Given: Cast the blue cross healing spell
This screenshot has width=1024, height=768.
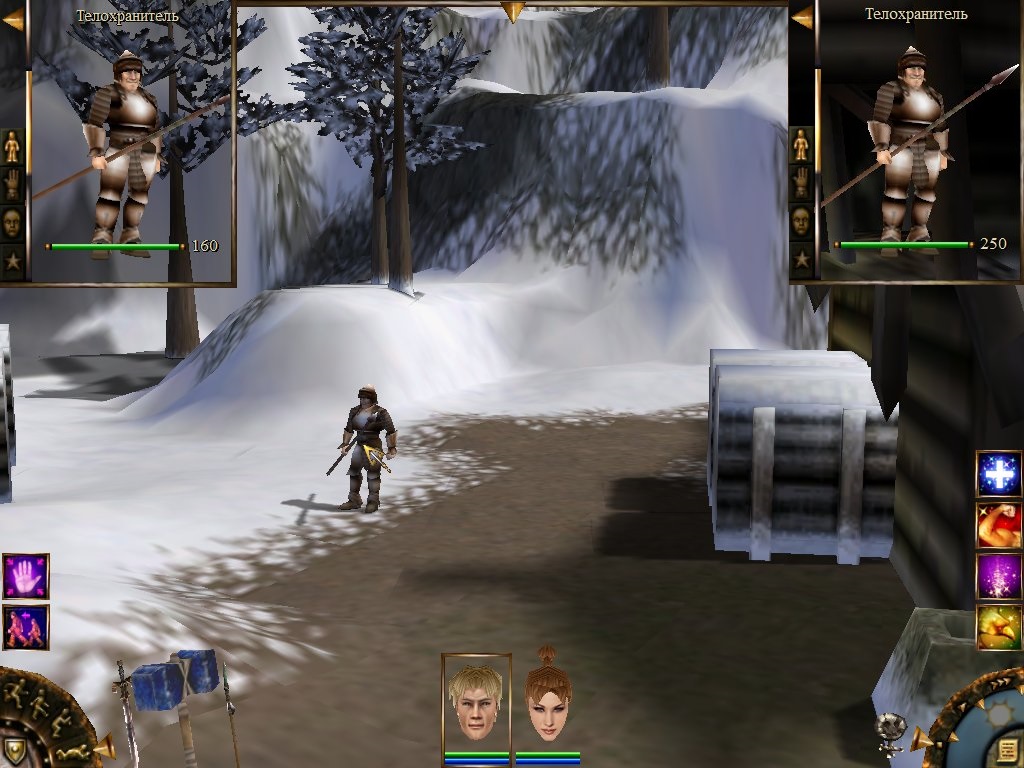Looking at the screenshot, I should tap(998, 474).
